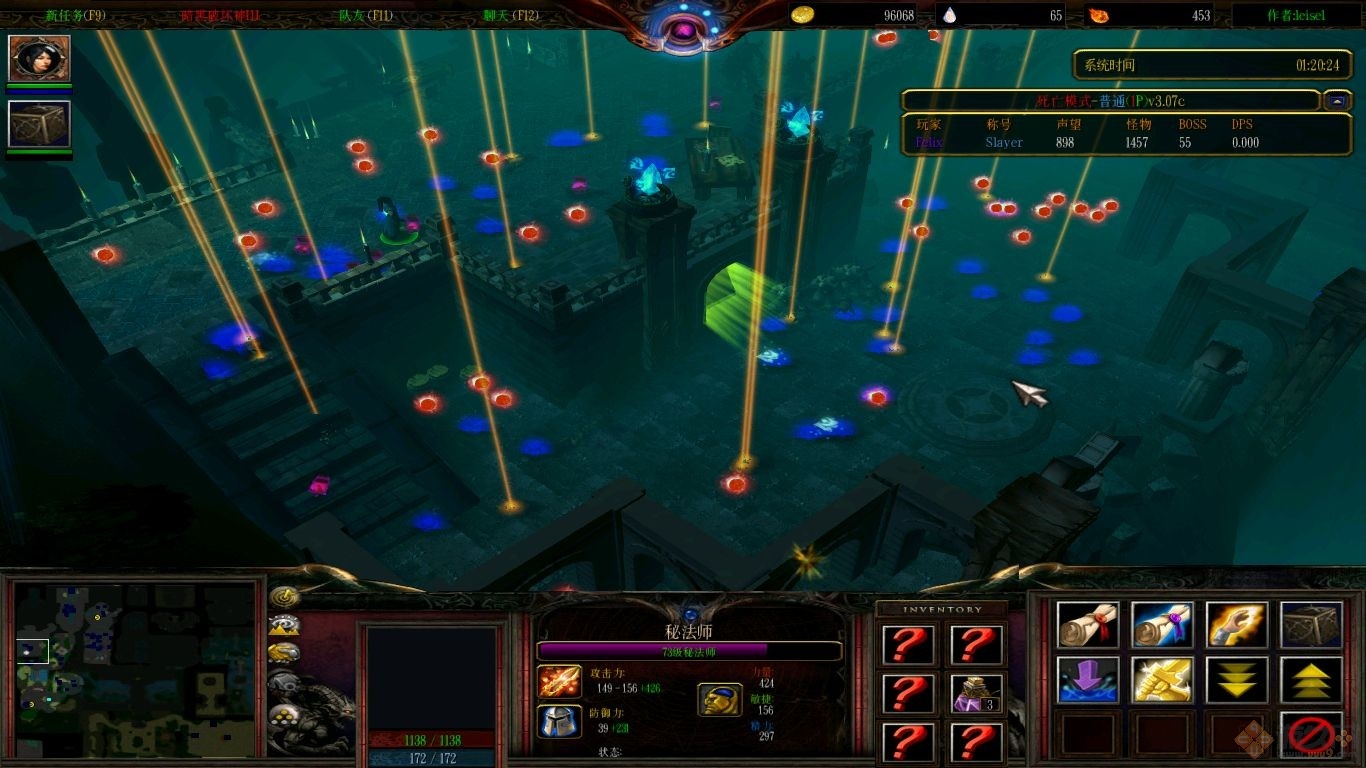
Task: Activate the blue-ribbon scroll ability
Action: click(1162, 625)
